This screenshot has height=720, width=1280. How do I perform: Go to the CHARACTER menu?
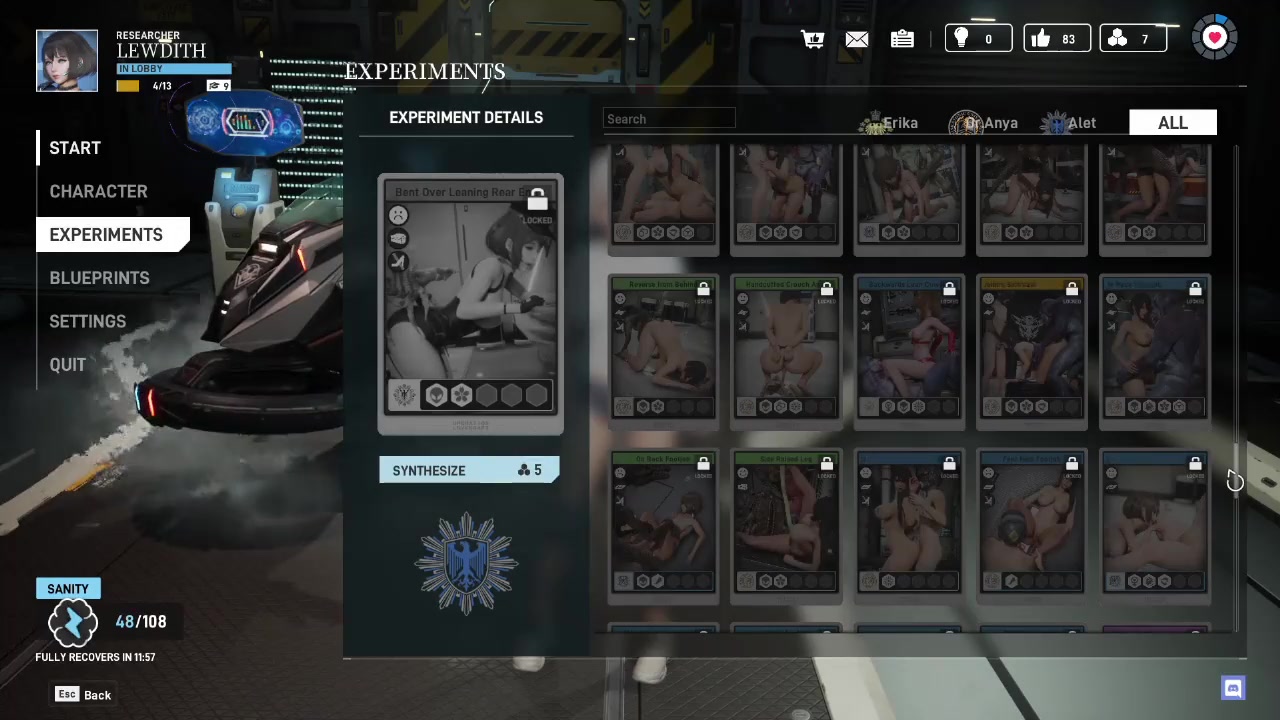click(98, 191)
